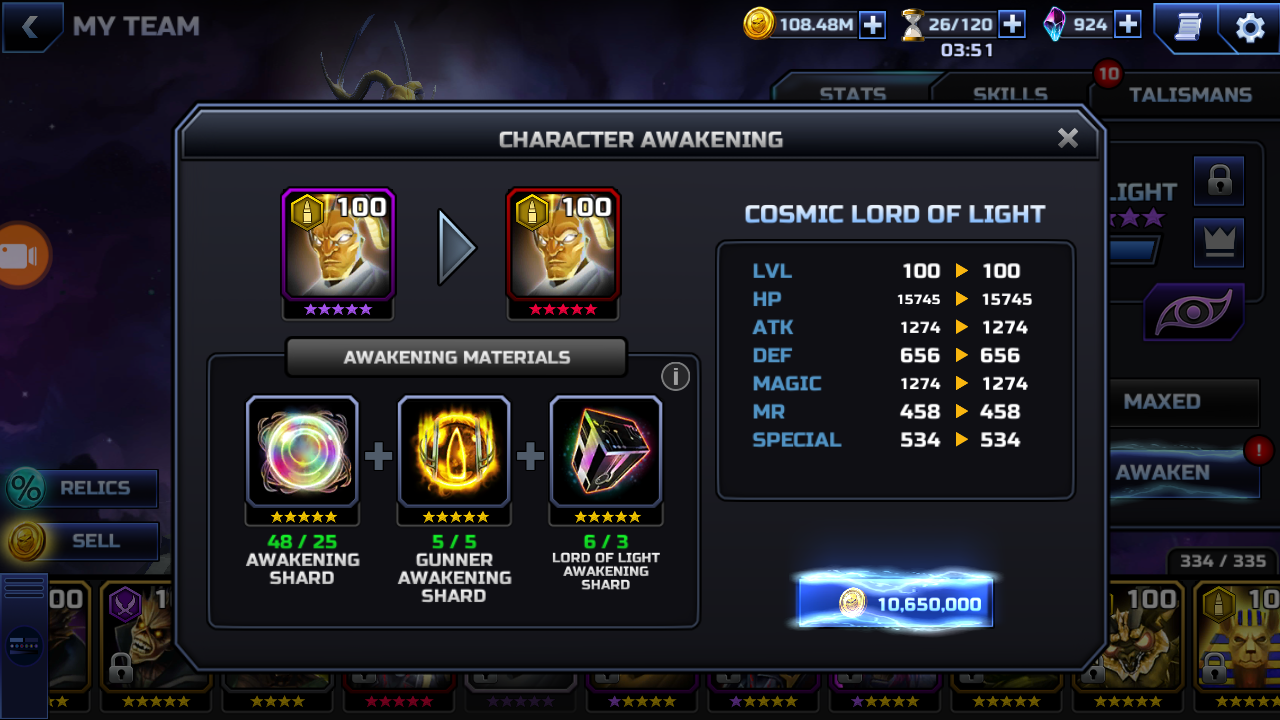Add more gold with plus button

coord(872,25)
